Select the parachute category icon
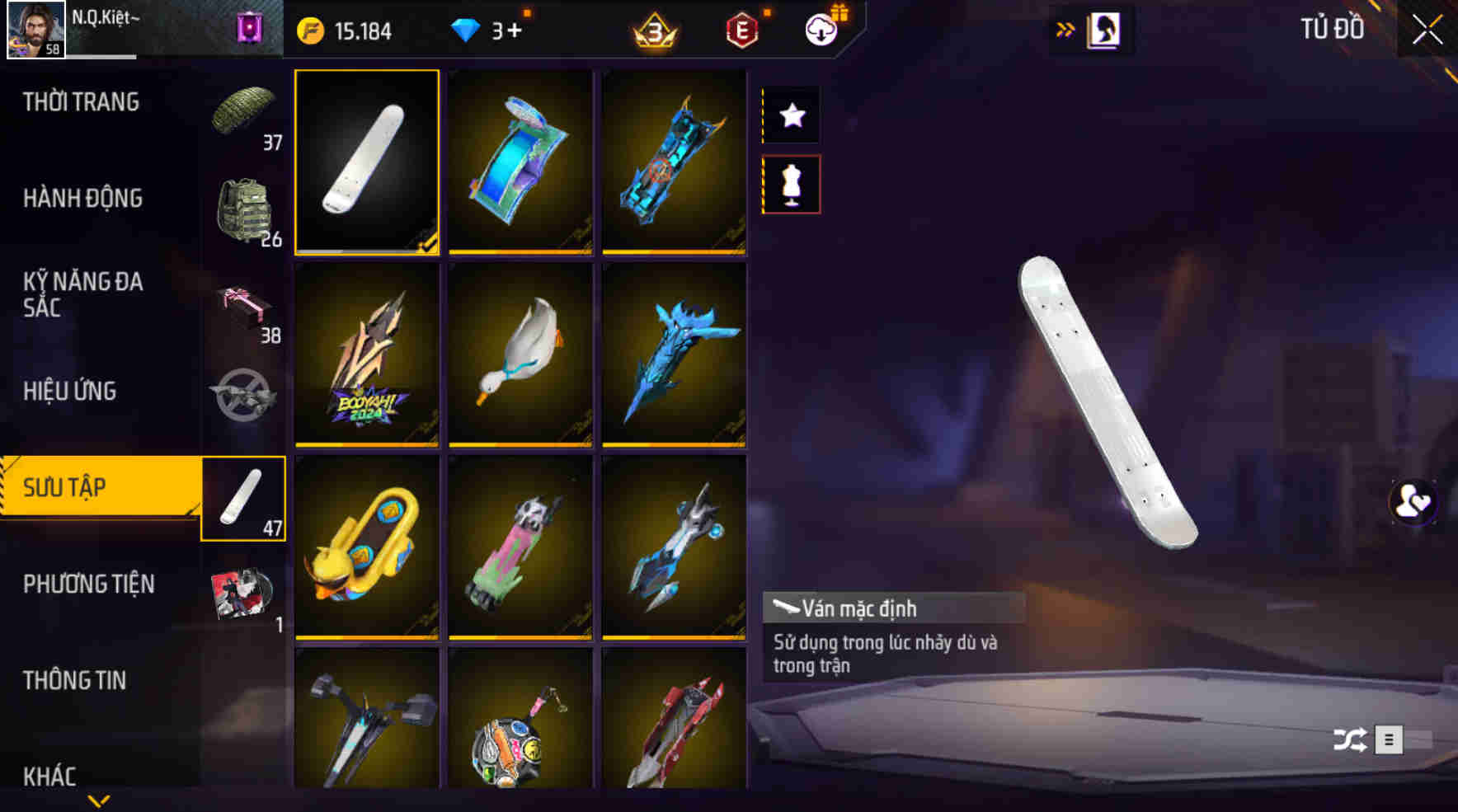Image resolution: width=1458 pixels, height=812 pixels. (x=243, y=115)
